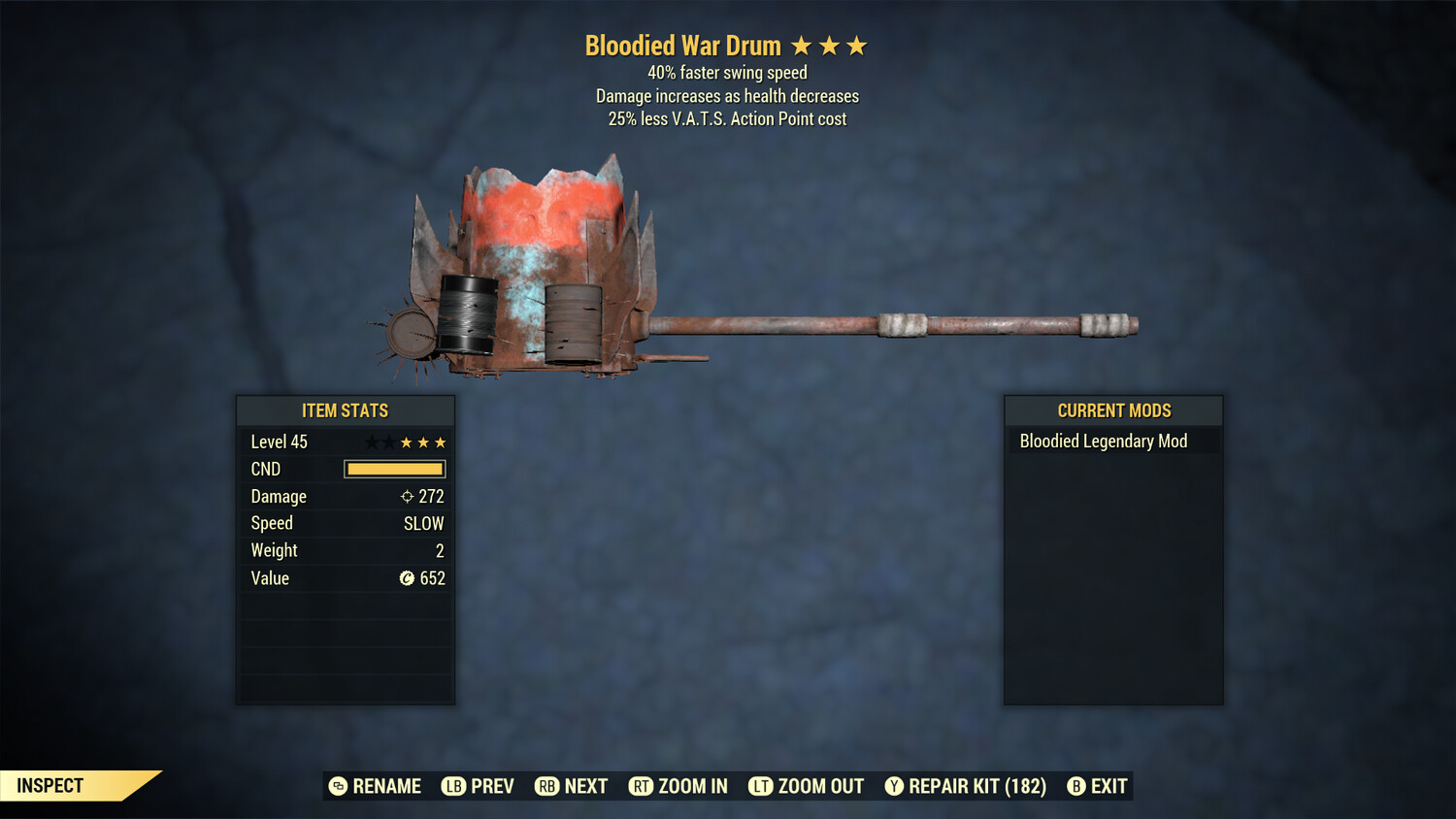Click the B button icon beside EXIT
This screenshot has width=1456, height=819.
(x=1075, y=786)
